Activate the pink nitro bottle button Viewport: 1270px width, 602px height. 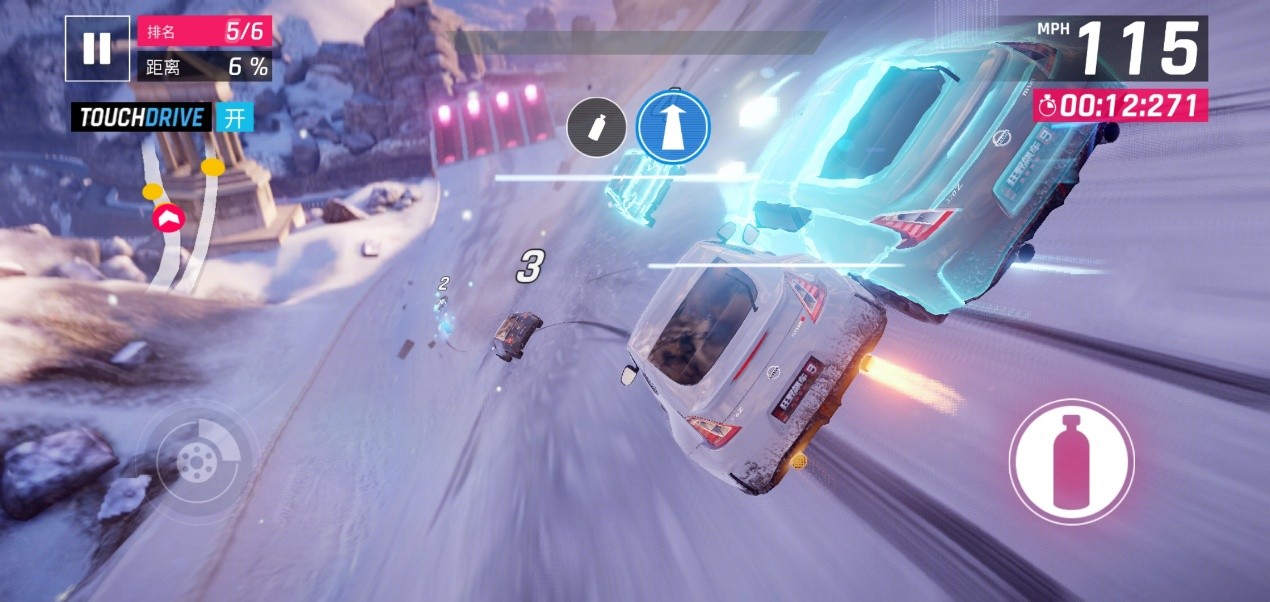tap(1071, 461)
